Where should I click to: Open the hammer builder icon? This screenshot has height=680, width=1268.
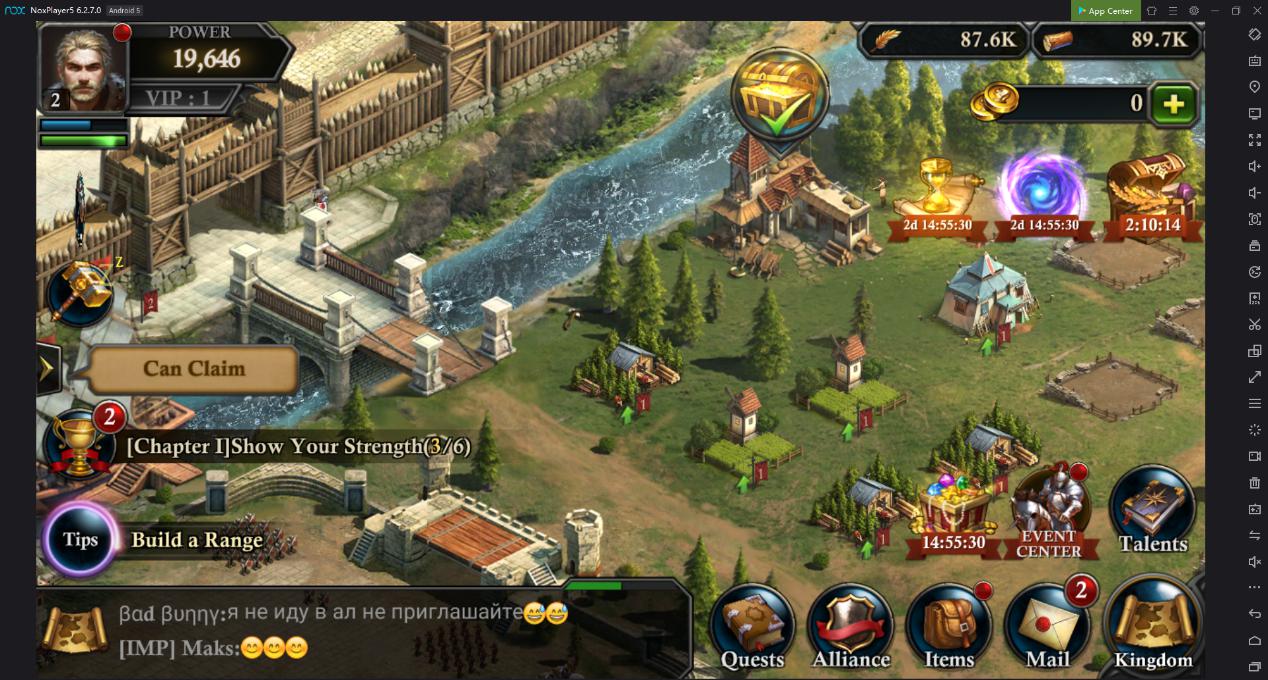pyautogui.click(x=79, y=292)
